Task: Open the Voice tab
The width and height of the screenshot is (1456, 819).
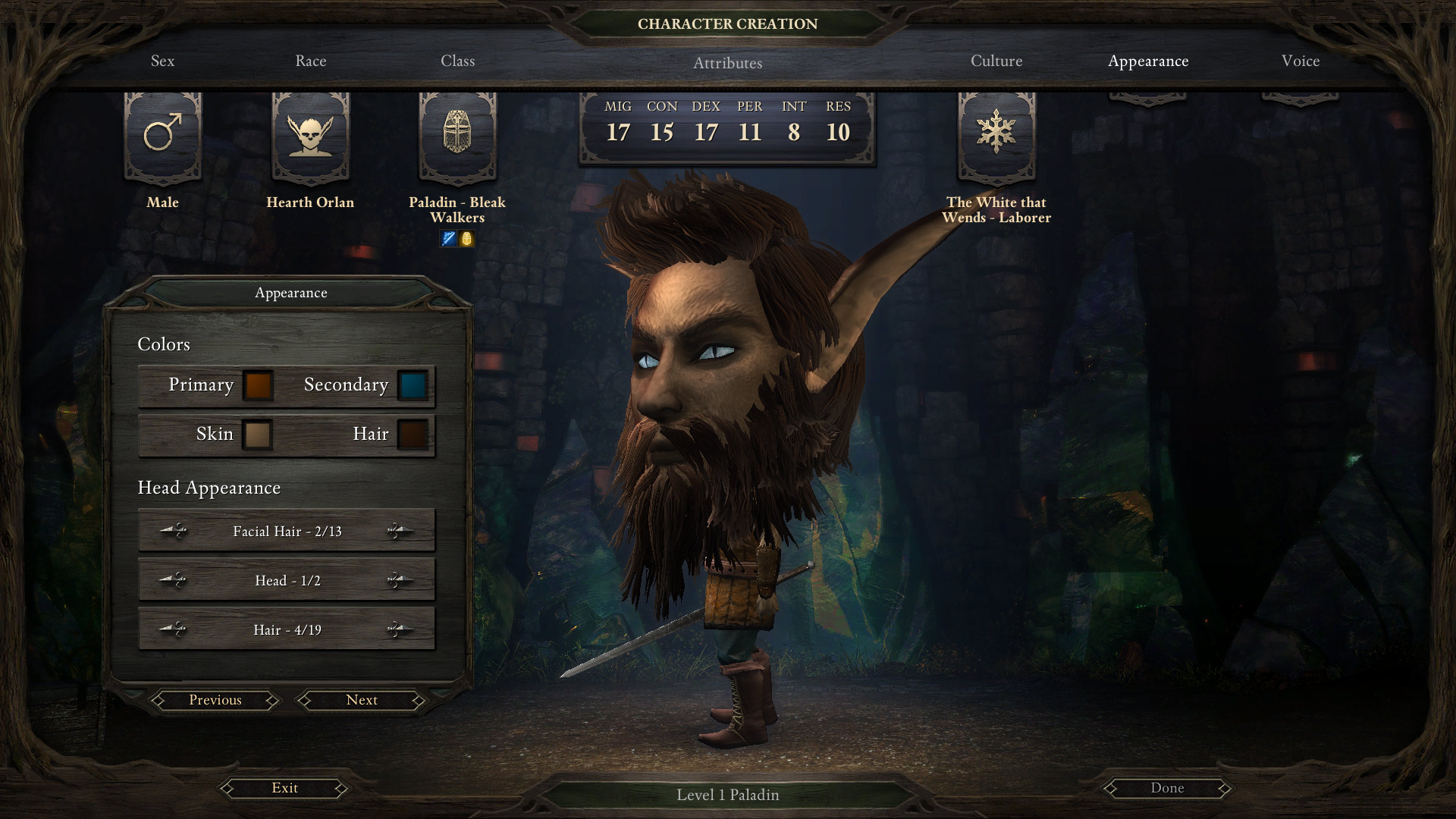Action: (1301, 61)
